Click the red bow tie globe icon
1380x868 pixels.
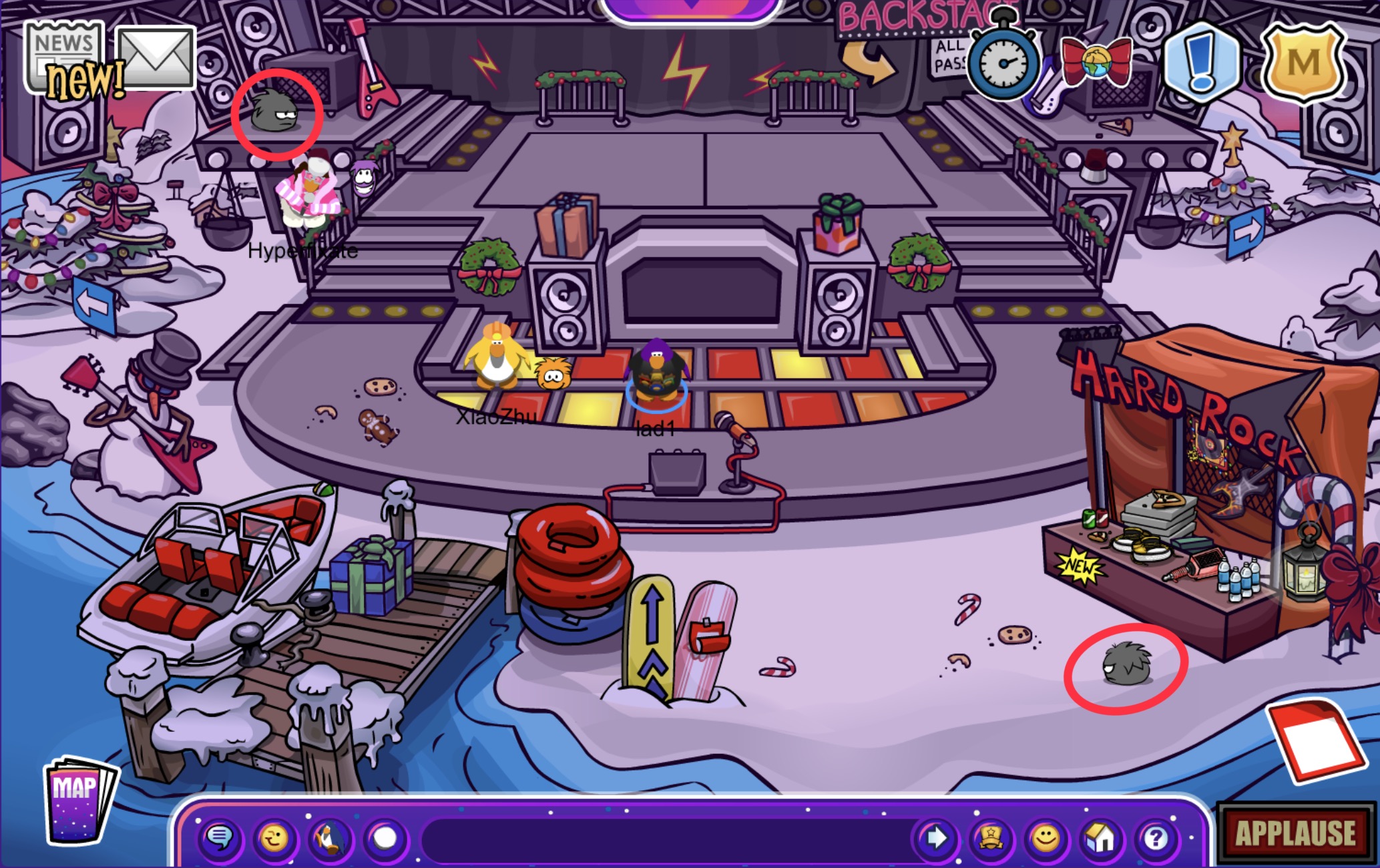pos(1096,63)
